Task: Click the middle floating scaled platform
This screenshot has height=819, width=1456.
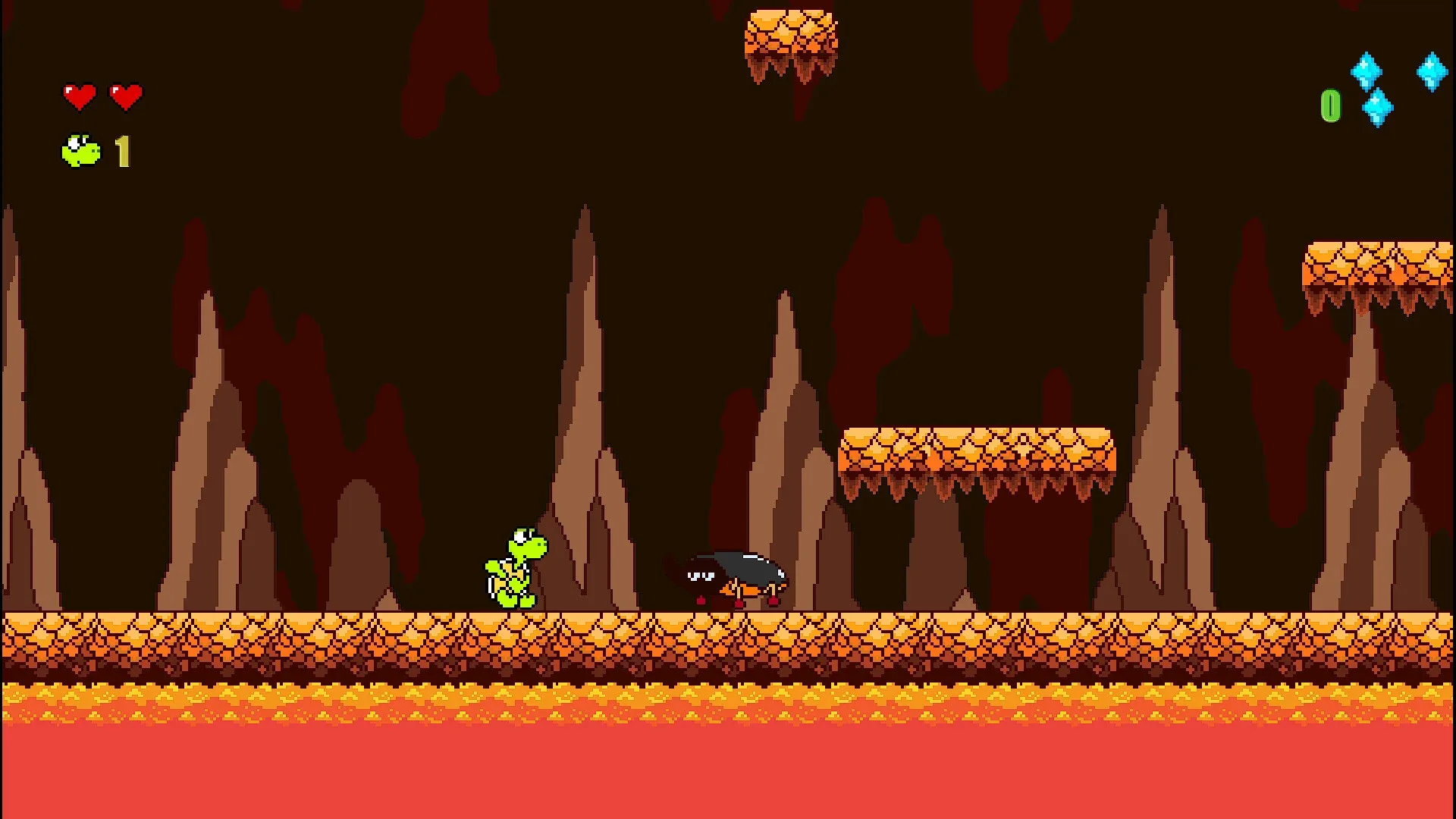Action: click(978, 447)
